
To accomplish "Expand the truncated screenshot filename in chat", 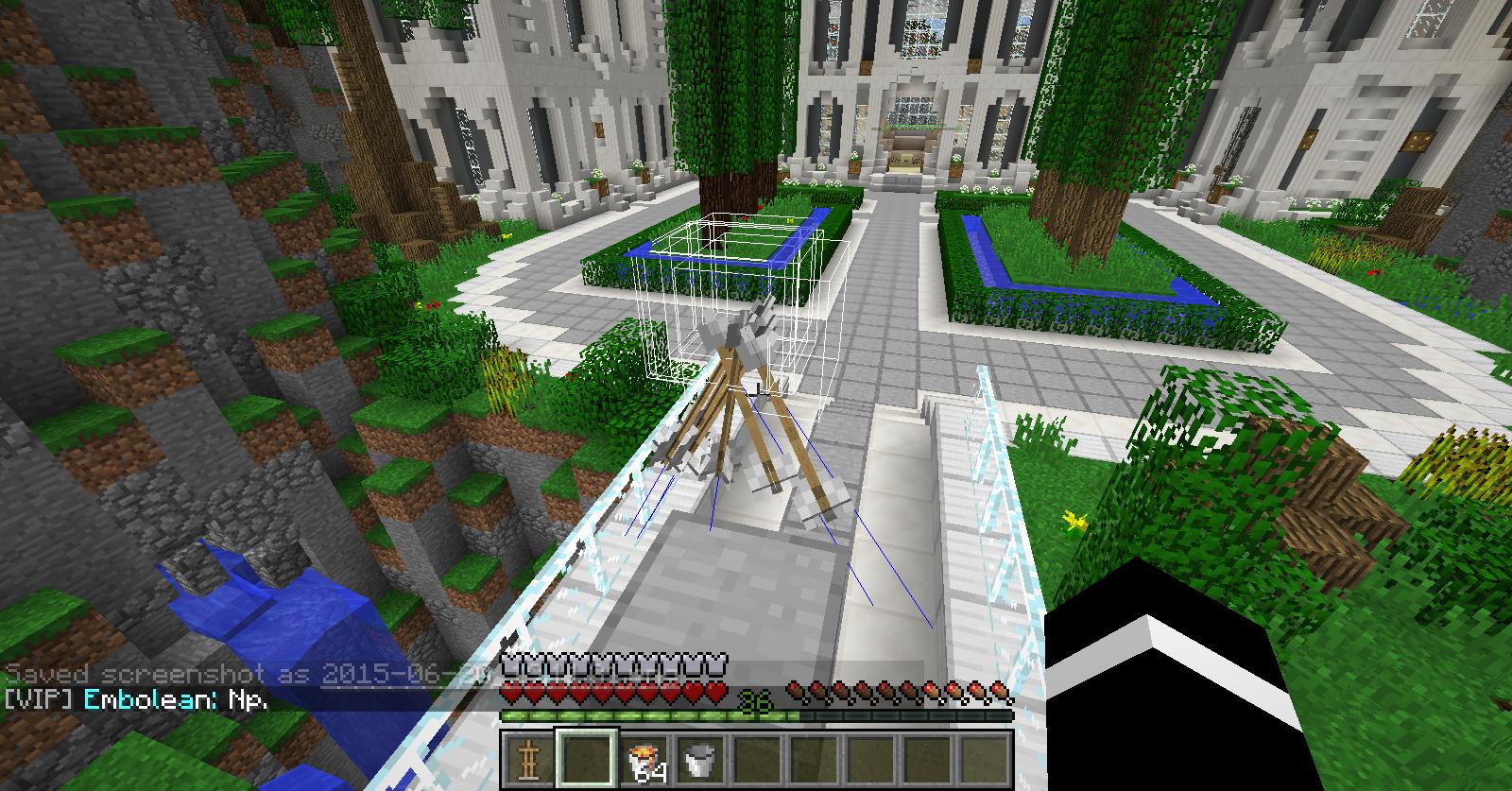I will click(408, 673).
